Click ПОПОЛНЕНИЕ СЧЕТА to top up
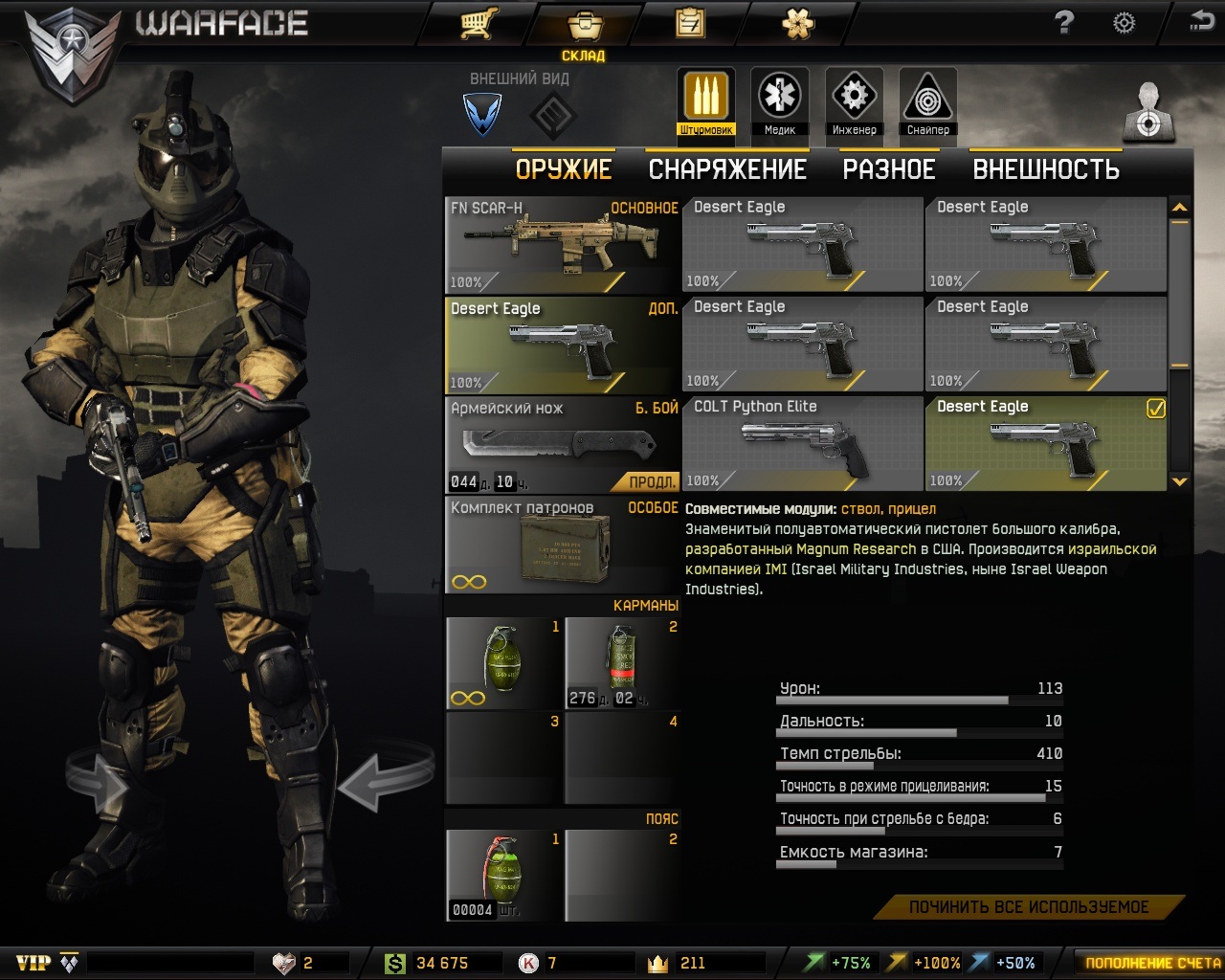 pos(1151,963)
